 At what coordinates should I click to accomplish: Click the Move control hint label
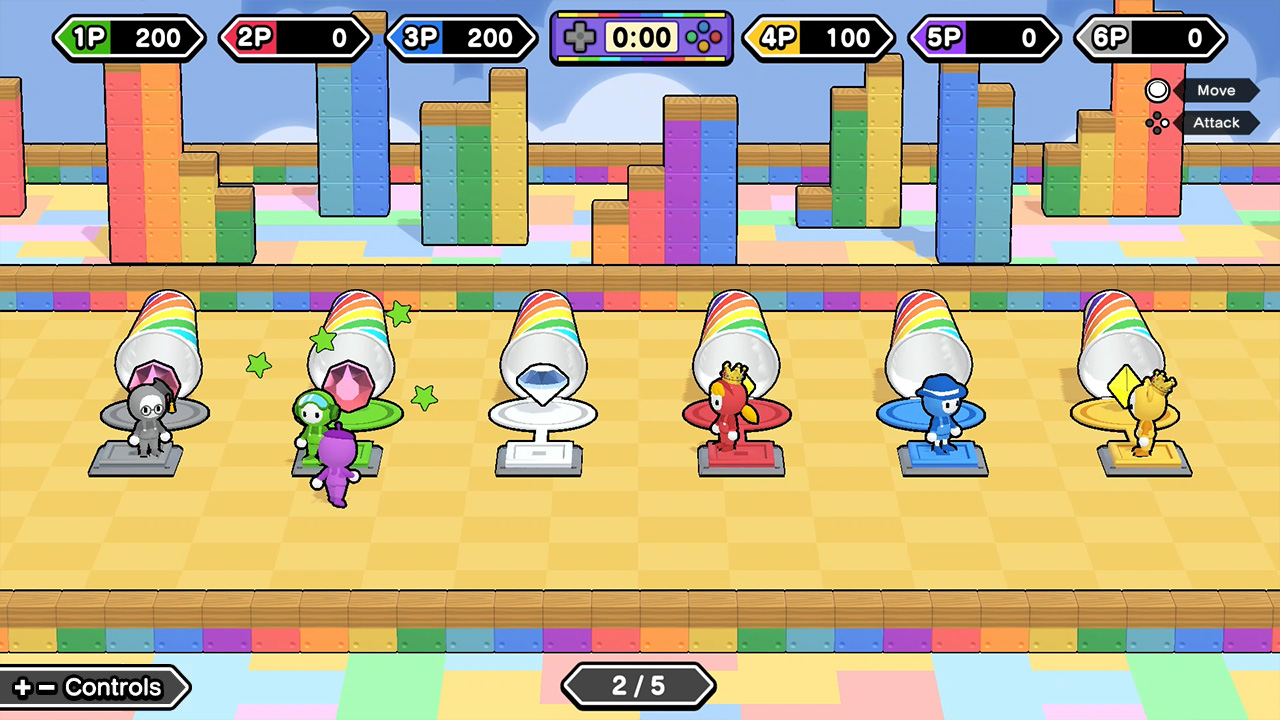[1216, 90]
